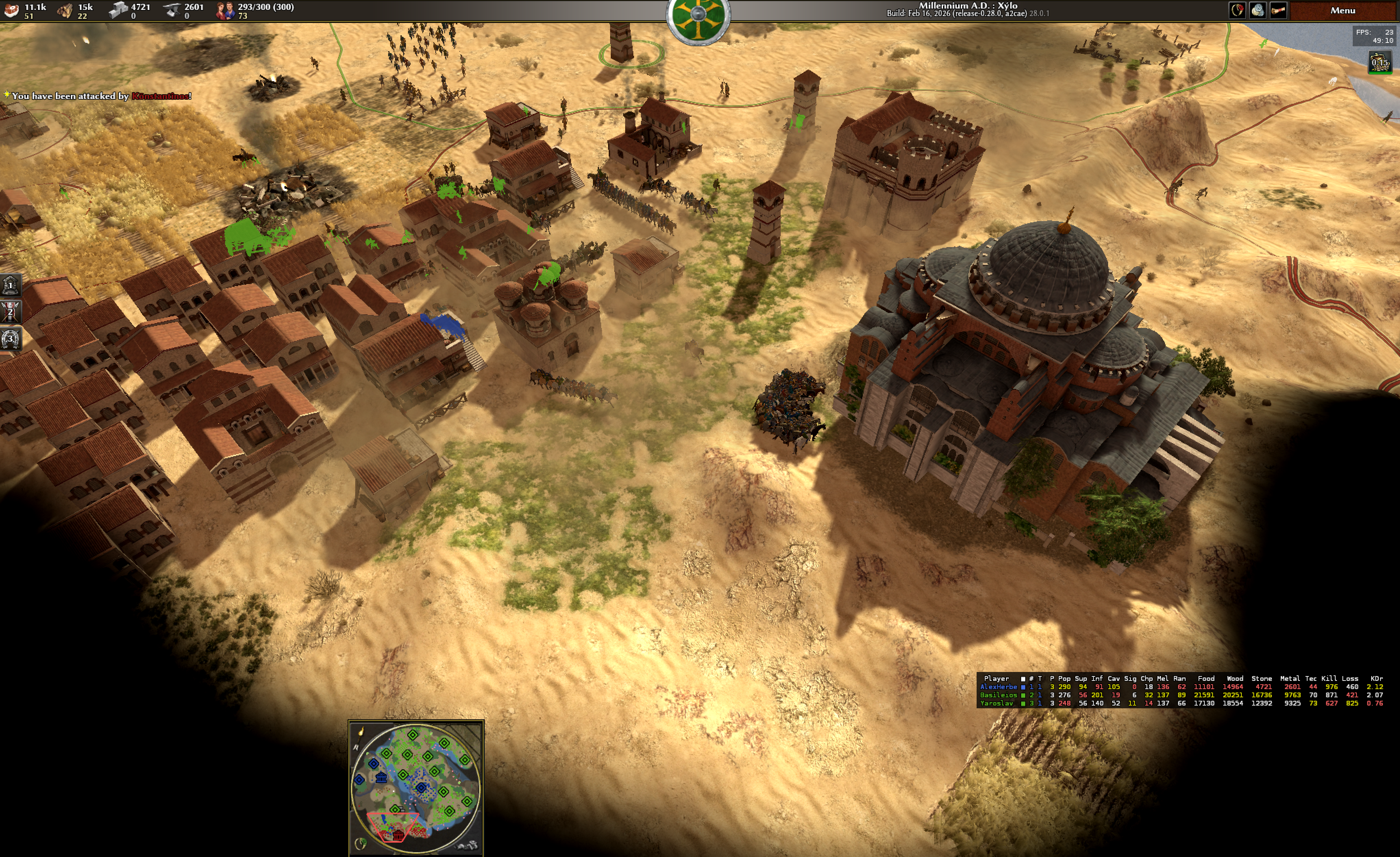Open the trade coins panel

pos(1257,10)
